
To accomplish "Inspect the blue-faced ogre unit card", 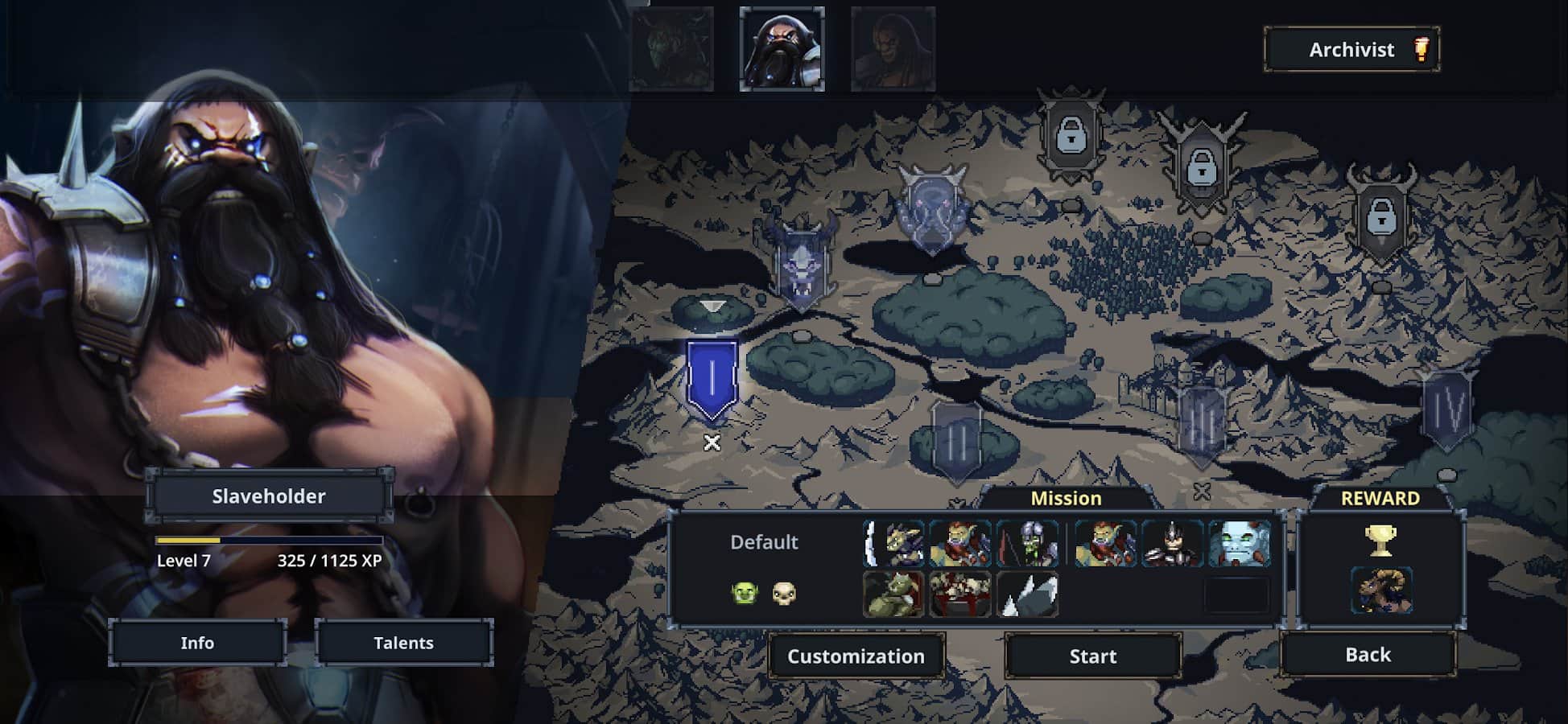I will (x=1239, y=543).
